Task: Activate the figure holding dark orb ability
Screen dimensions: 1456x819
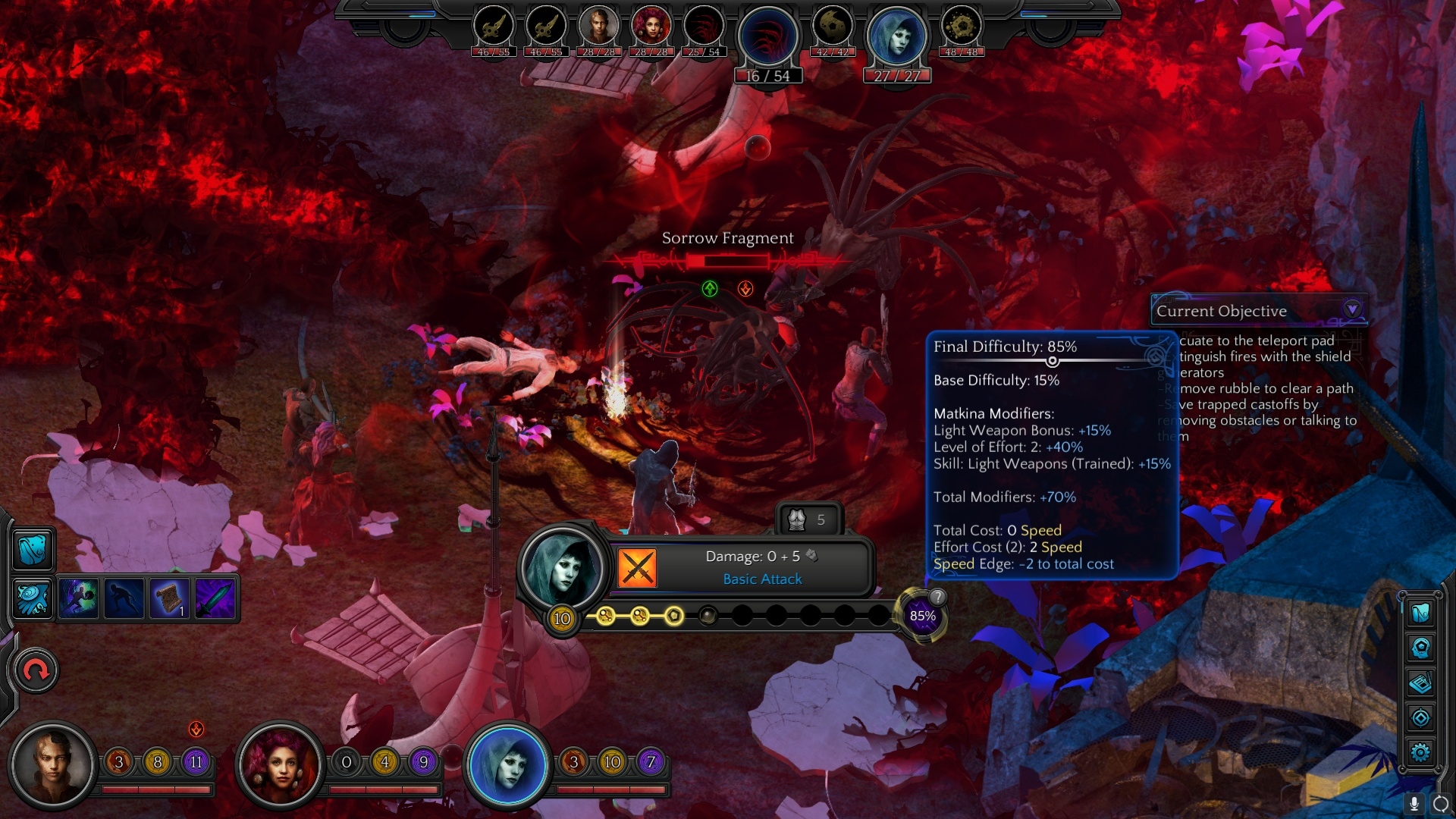Action: click(x=79, y=598)
